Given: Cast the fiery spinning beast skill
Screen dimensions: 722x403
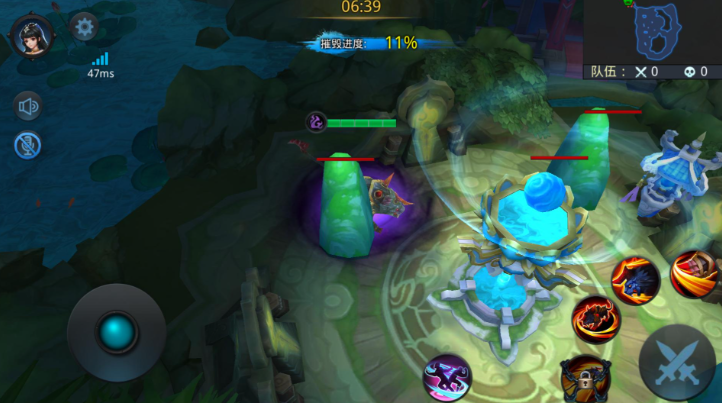Looking at the screenshot, I should point(596,319).
